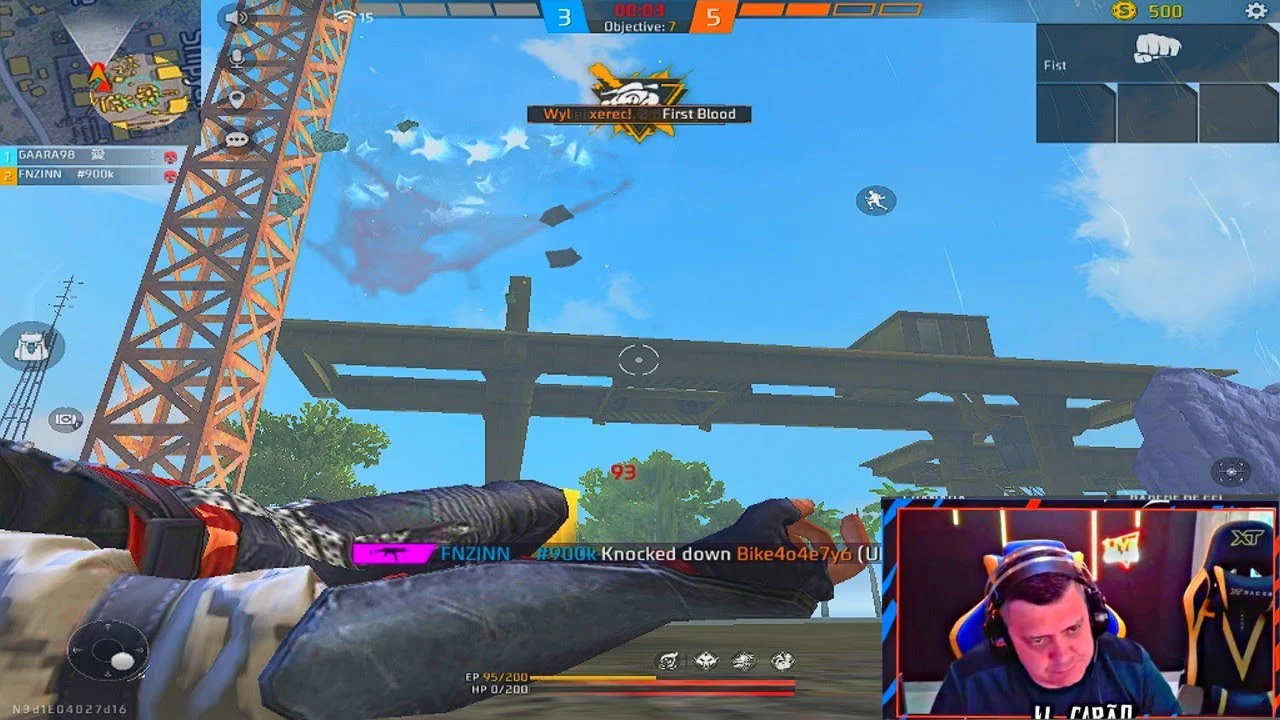Open the quick chat speech bubble
Viewport: 1280px width, 720px height.
click(x=237, y=140)
